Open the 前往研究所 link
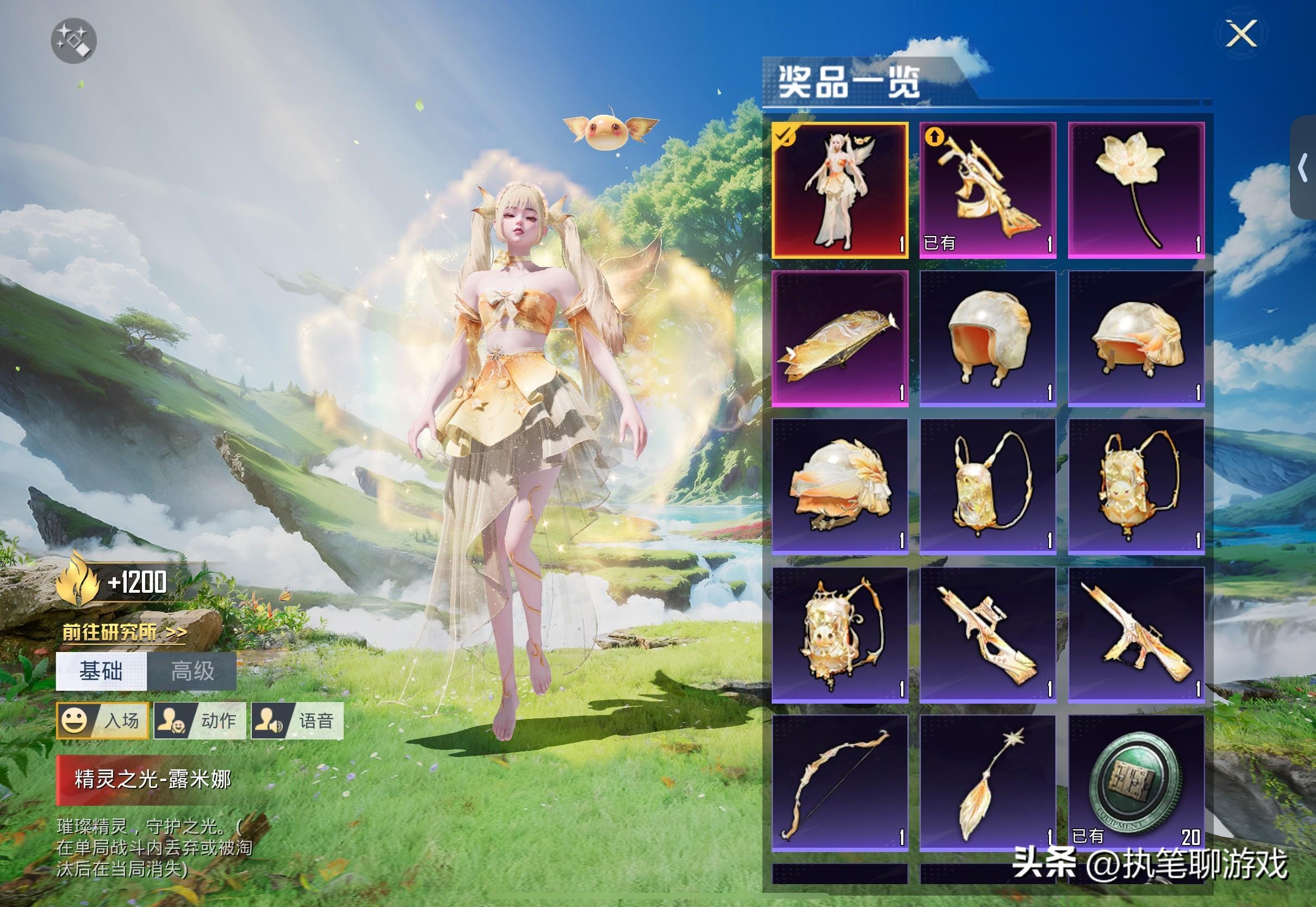 (x=124, y=632)
